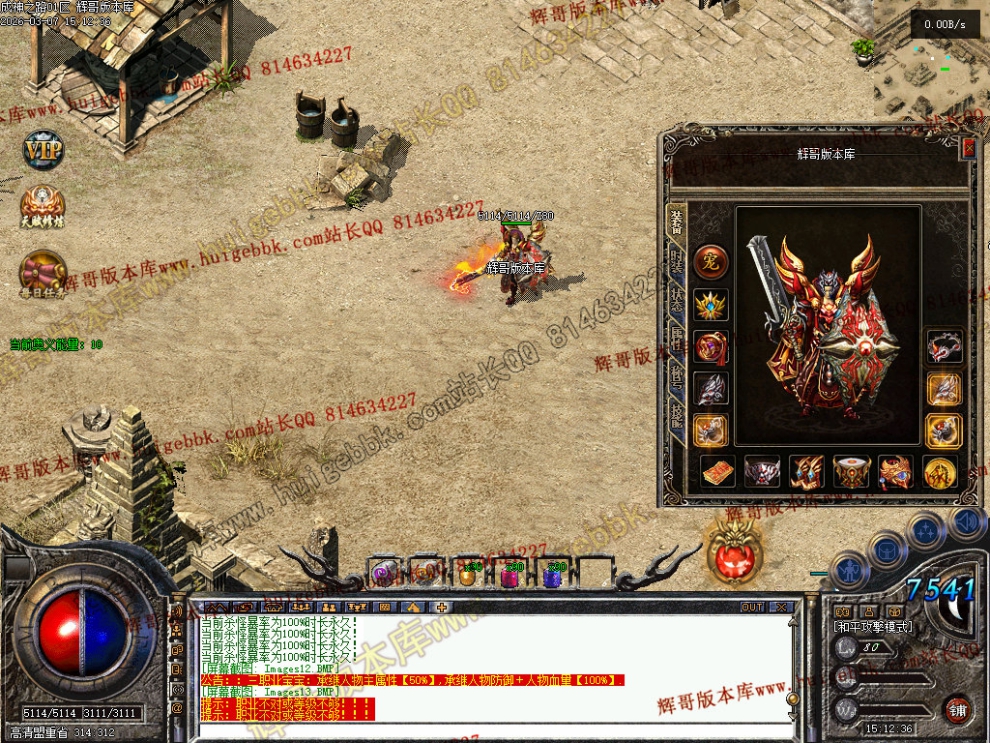Open the 天赋 talent icon
990x743 pixels.
(x=43, y=206)
